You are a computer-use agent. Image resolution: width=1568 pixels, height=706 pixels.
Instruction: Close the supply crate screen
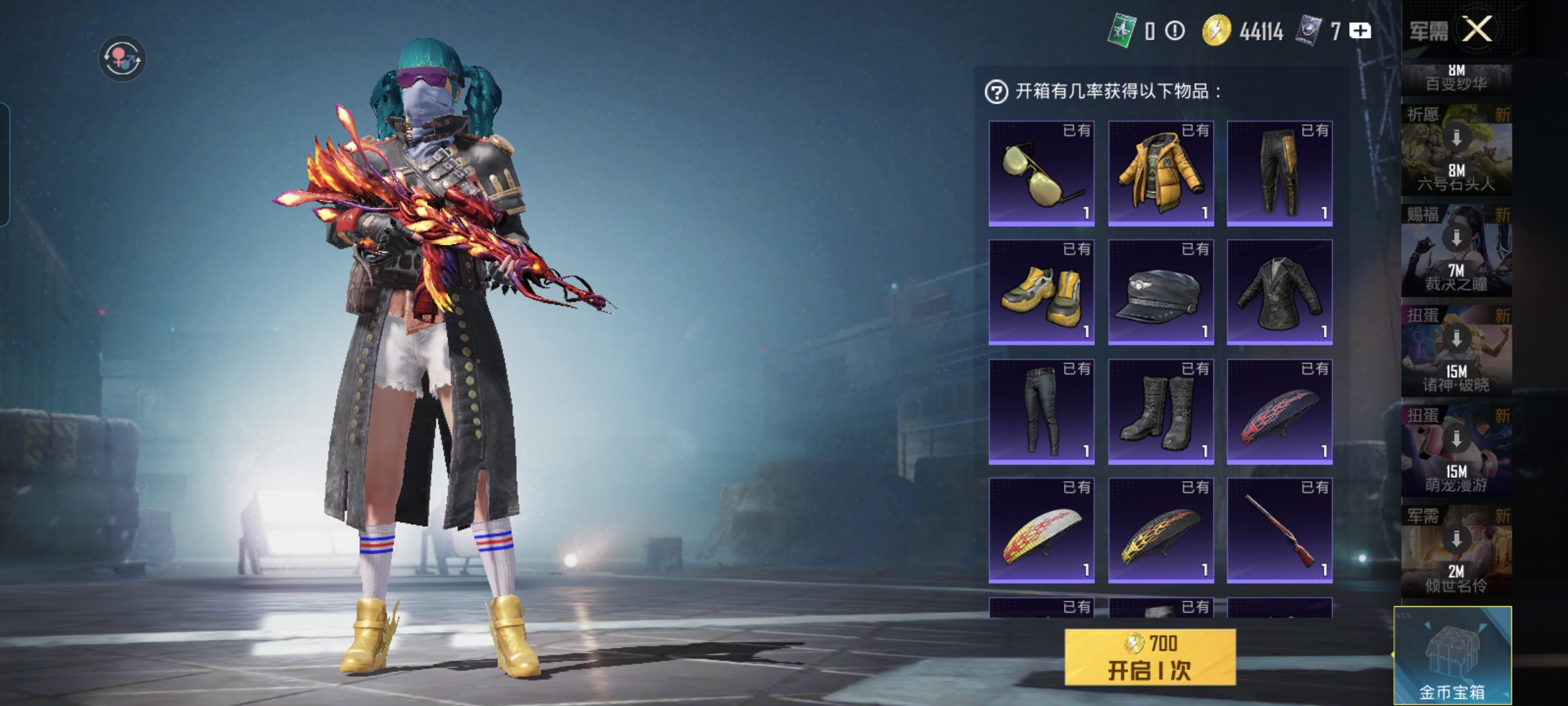(1477, 29)
